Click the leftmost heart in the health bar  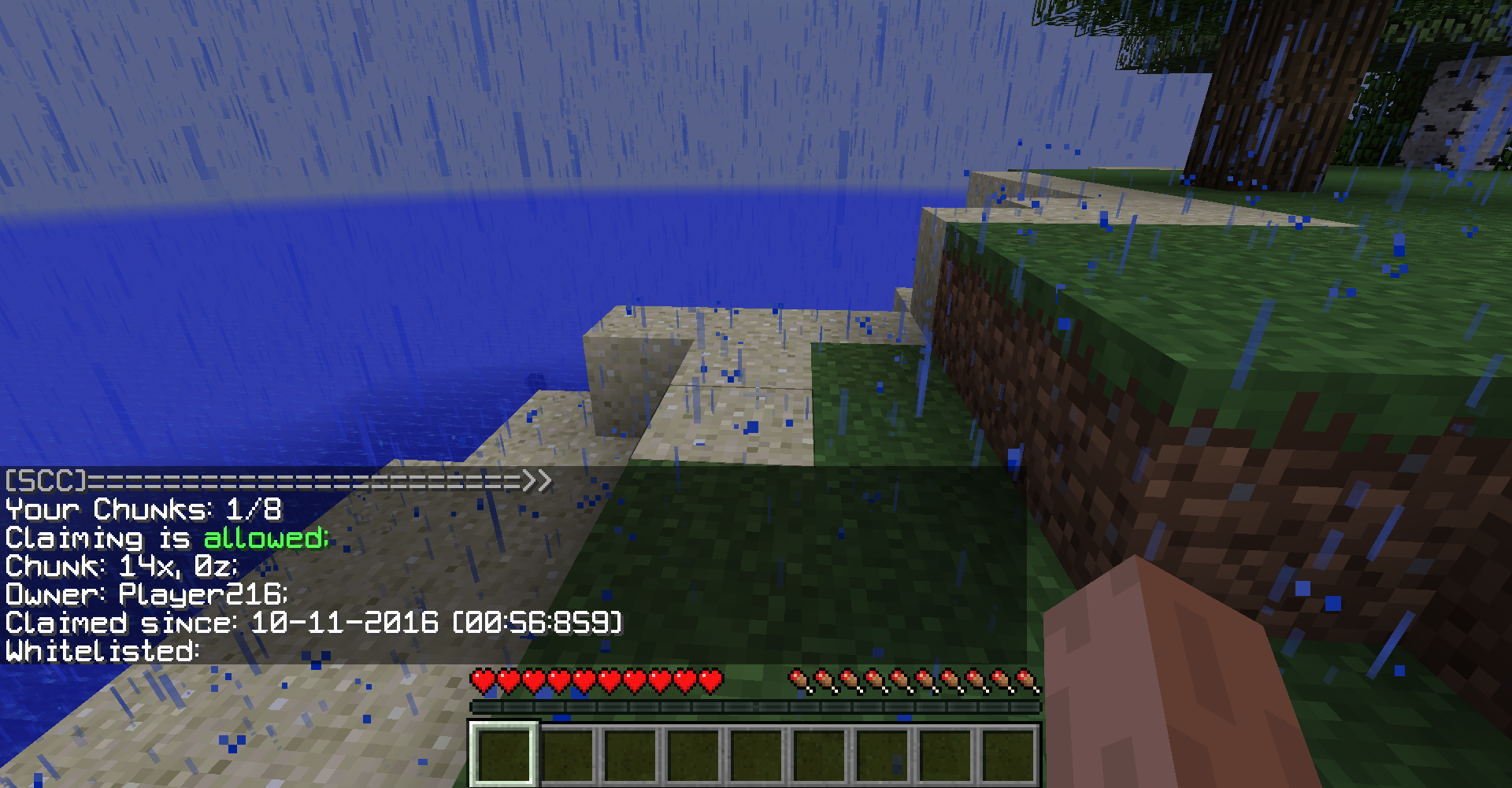[482, 679]
